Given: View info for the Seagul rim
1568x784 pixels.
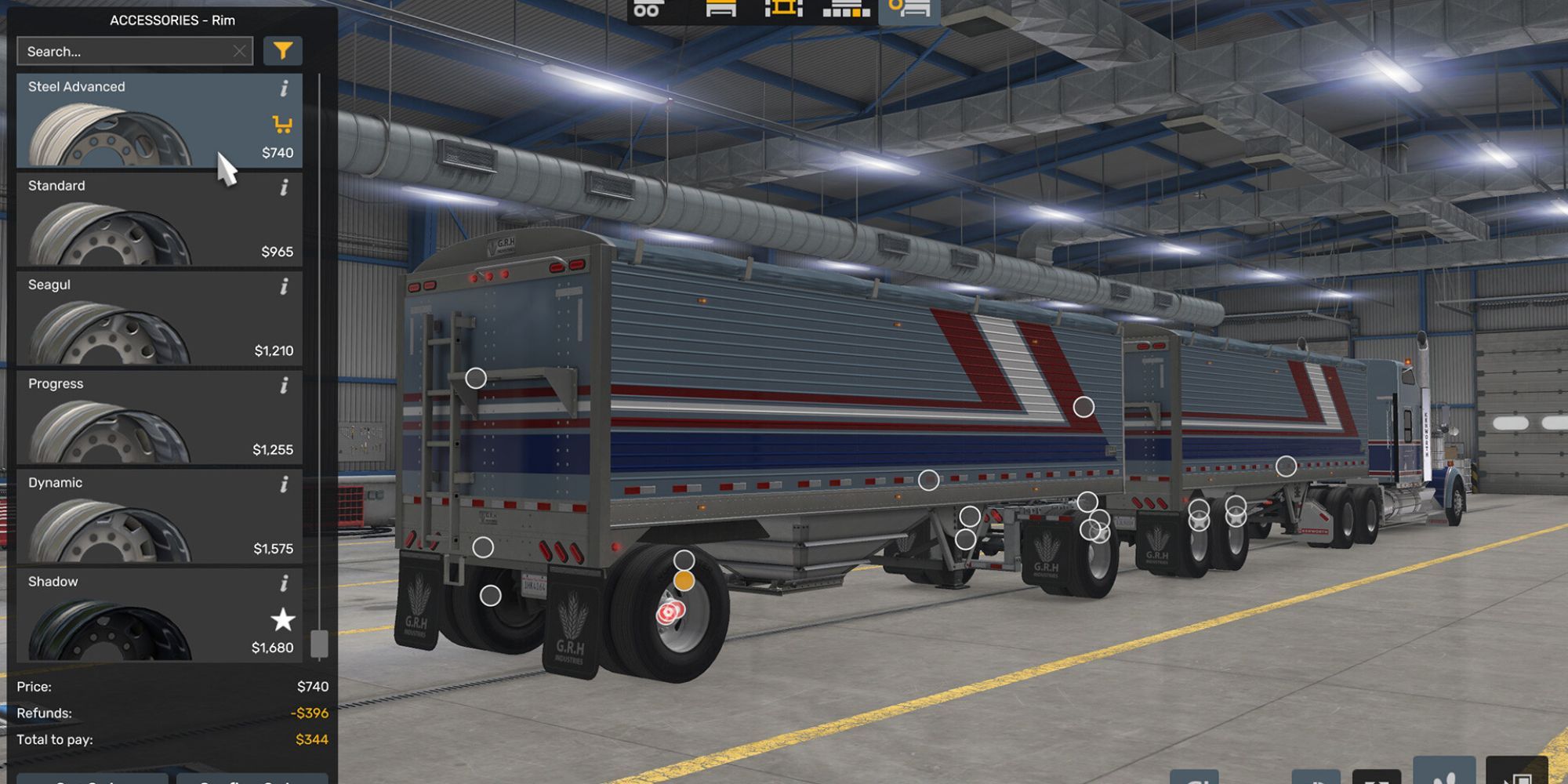Looking at the screenshot, I should tap(283, 285).
